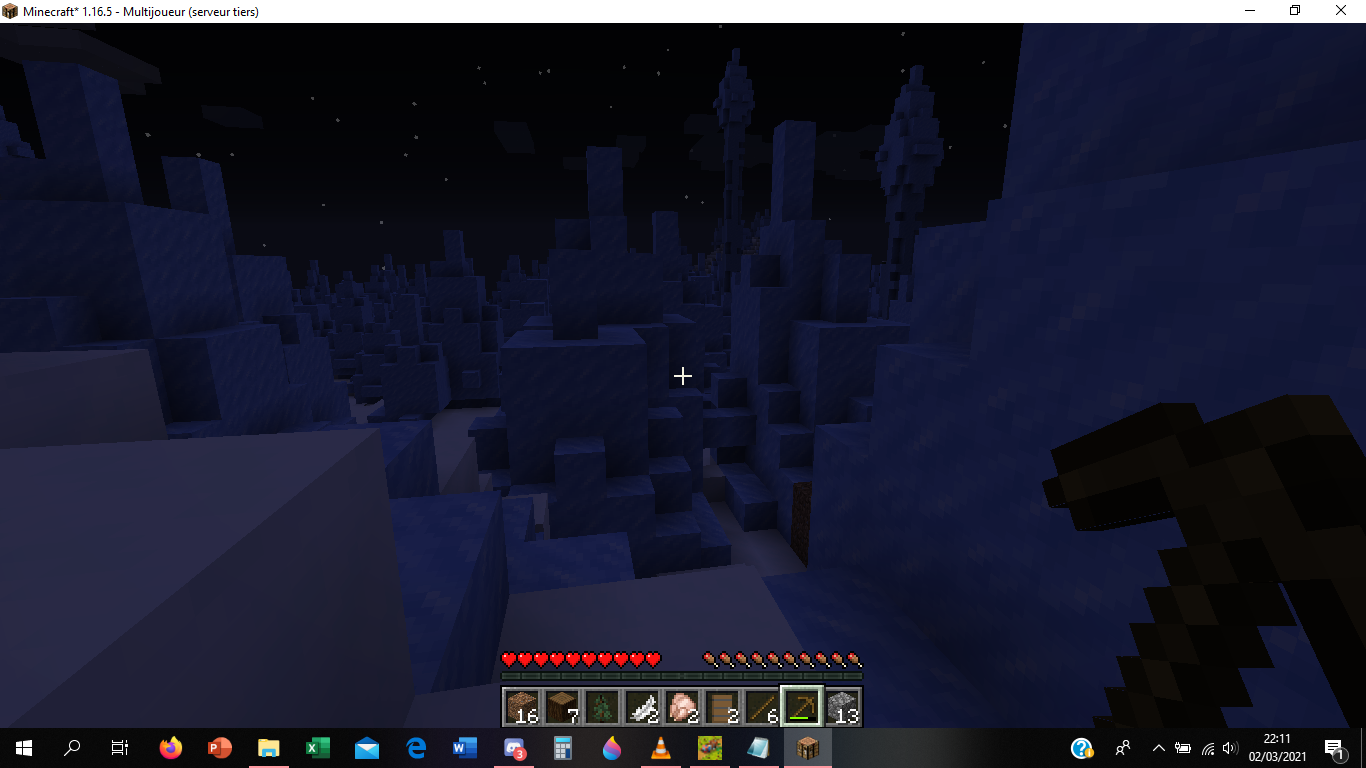
Task: Minimize the Minecraft window
Action: tap(1250, 10)
